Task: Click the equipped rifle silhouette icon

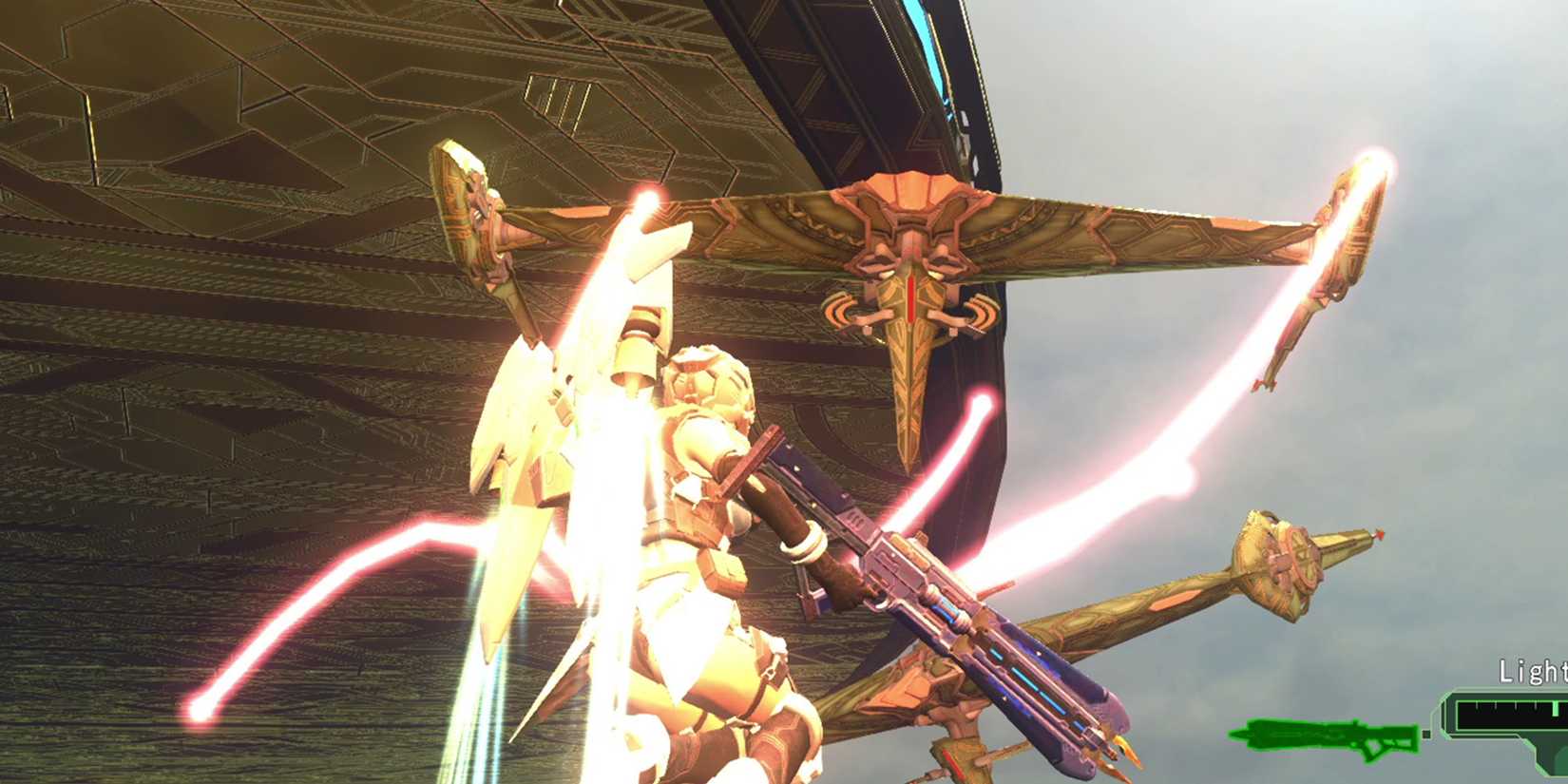Action: tap(1323, 735)
